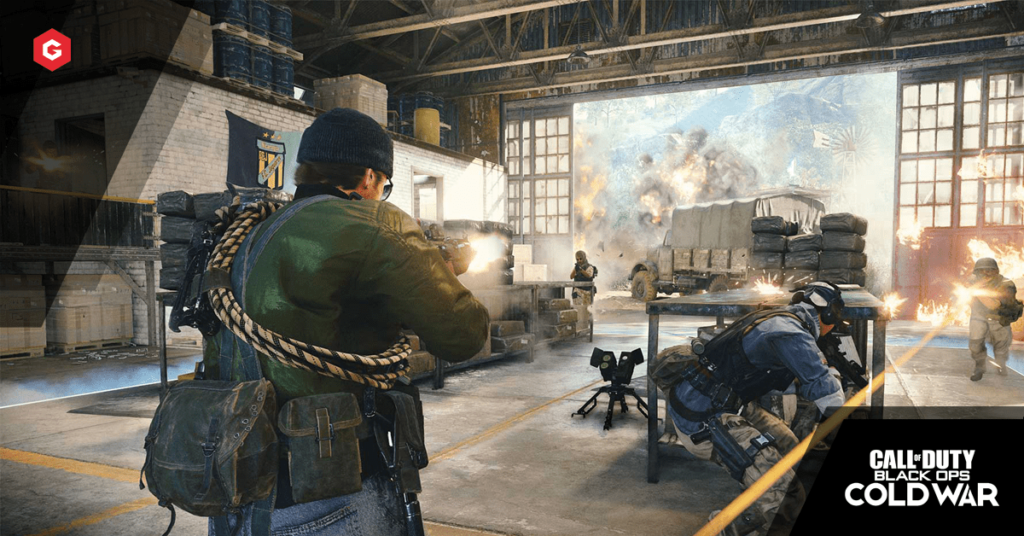Screen dimensions: 1024x536
Task: Click the Call of Duty Black Ops Cold War logo
Action: tap(921, 477)
